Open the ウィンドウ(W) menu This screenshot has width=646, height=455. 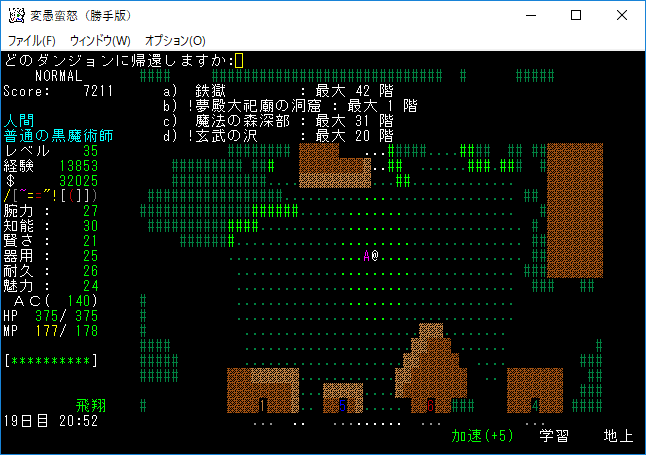coord(100,40)
